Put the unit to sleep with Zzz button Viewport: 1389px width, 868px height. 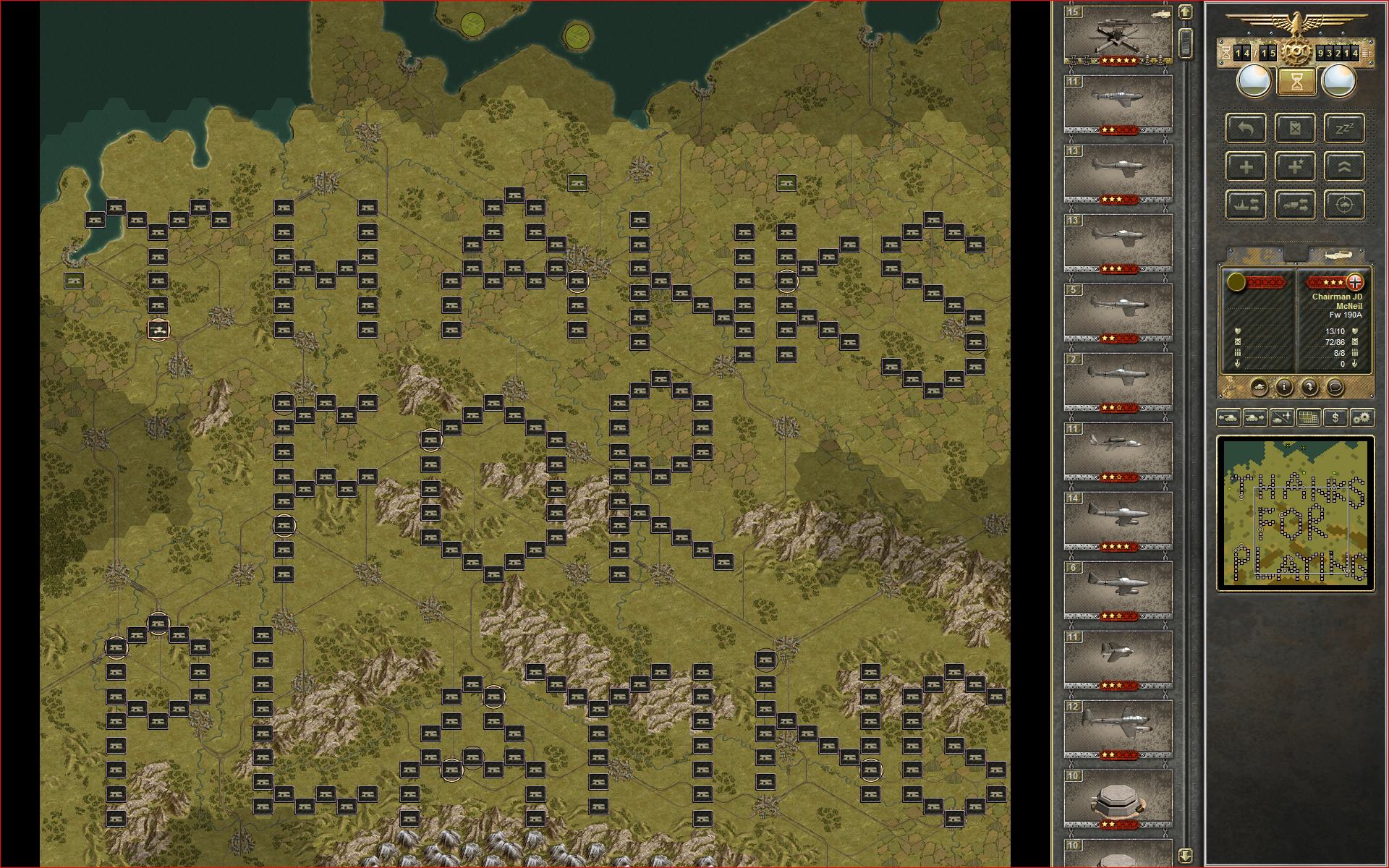pyautogui.click(x=1343, y=128)
